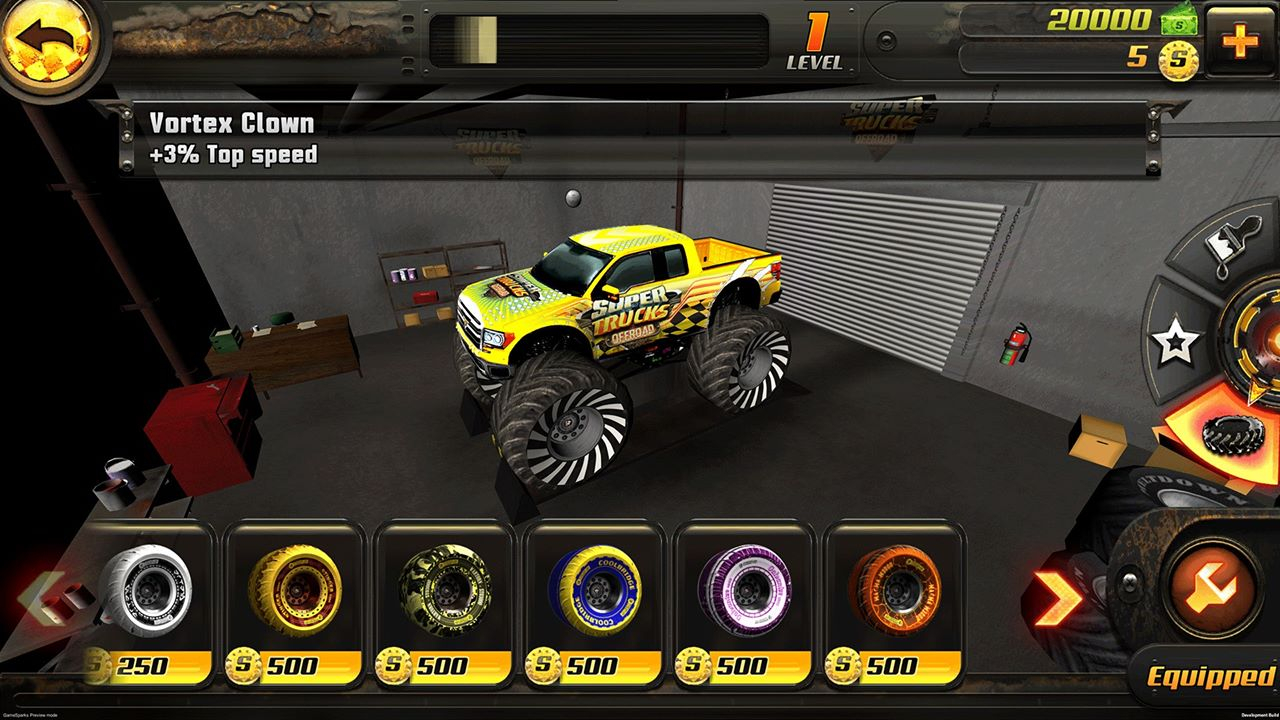1280x720 pixels.
Task: Expand the Vortex Clown info banner
Action: pyautogui.click(x=230, y=138)
